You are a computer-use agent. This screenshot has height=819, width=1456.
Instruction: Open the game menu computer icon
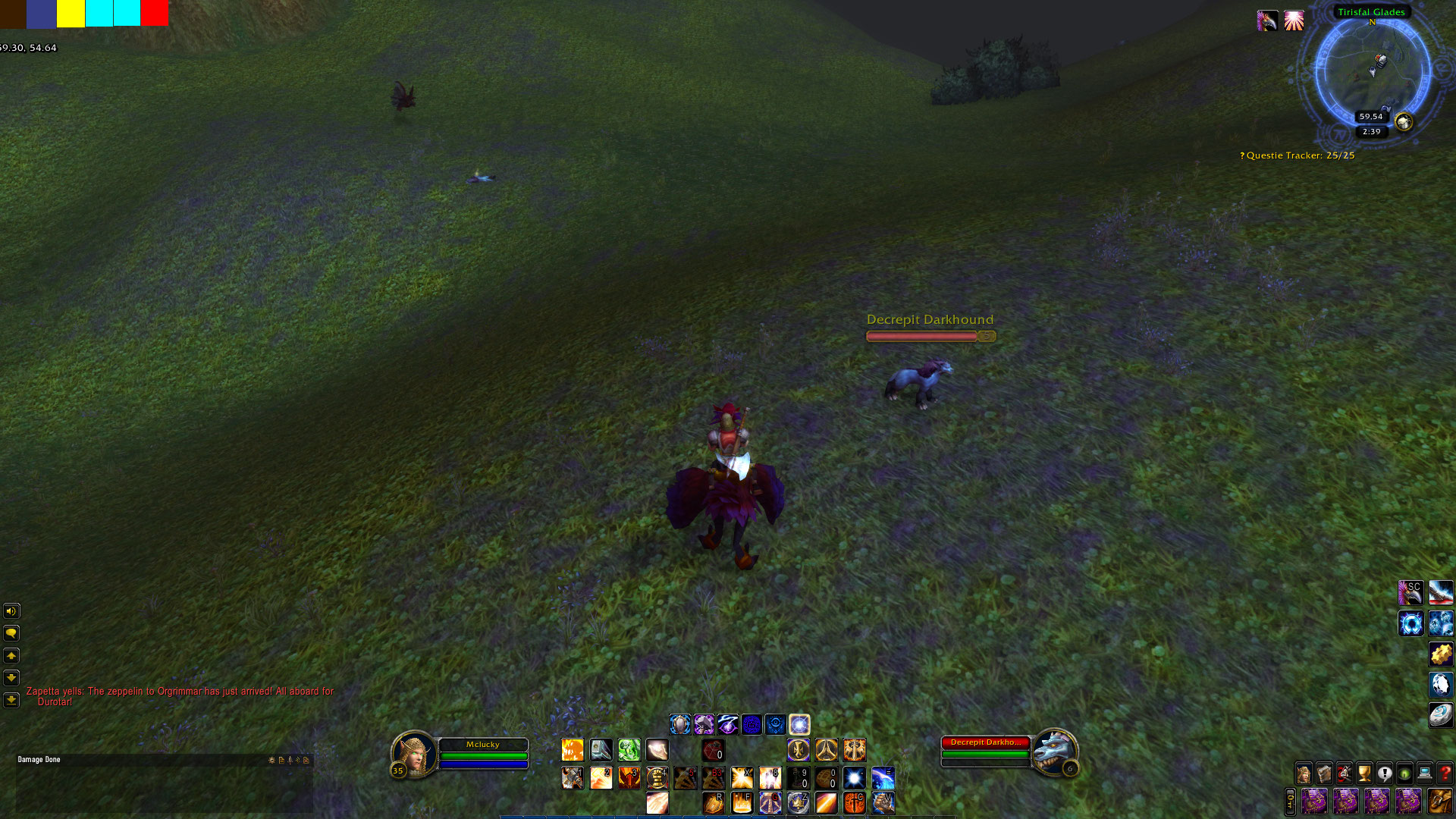pyautogui.click(x=1425, y=773)
